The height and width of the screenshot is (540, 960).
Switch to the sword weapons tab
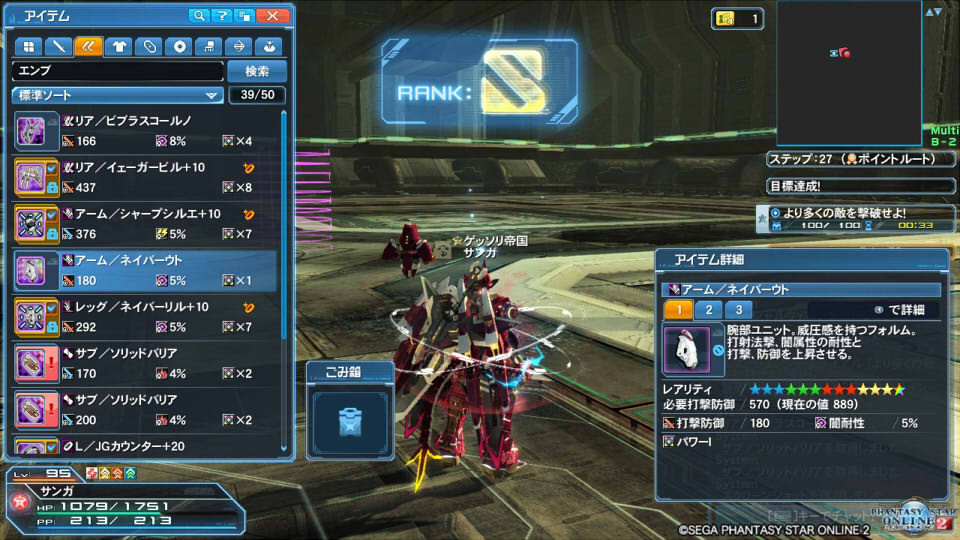point(58,46)
